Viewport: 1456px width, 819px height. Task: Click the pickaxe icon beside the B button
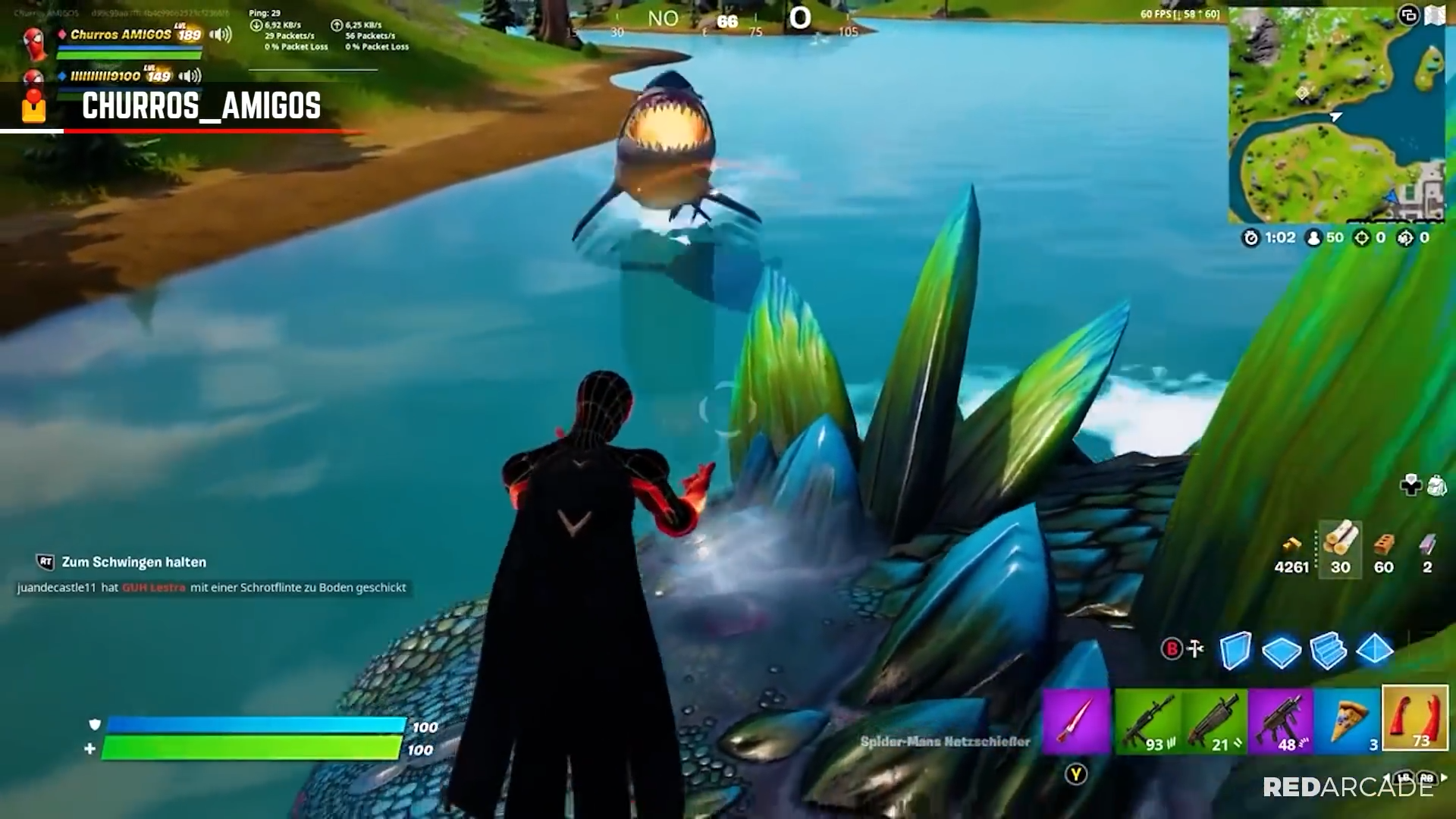(x=1195, y=649)
